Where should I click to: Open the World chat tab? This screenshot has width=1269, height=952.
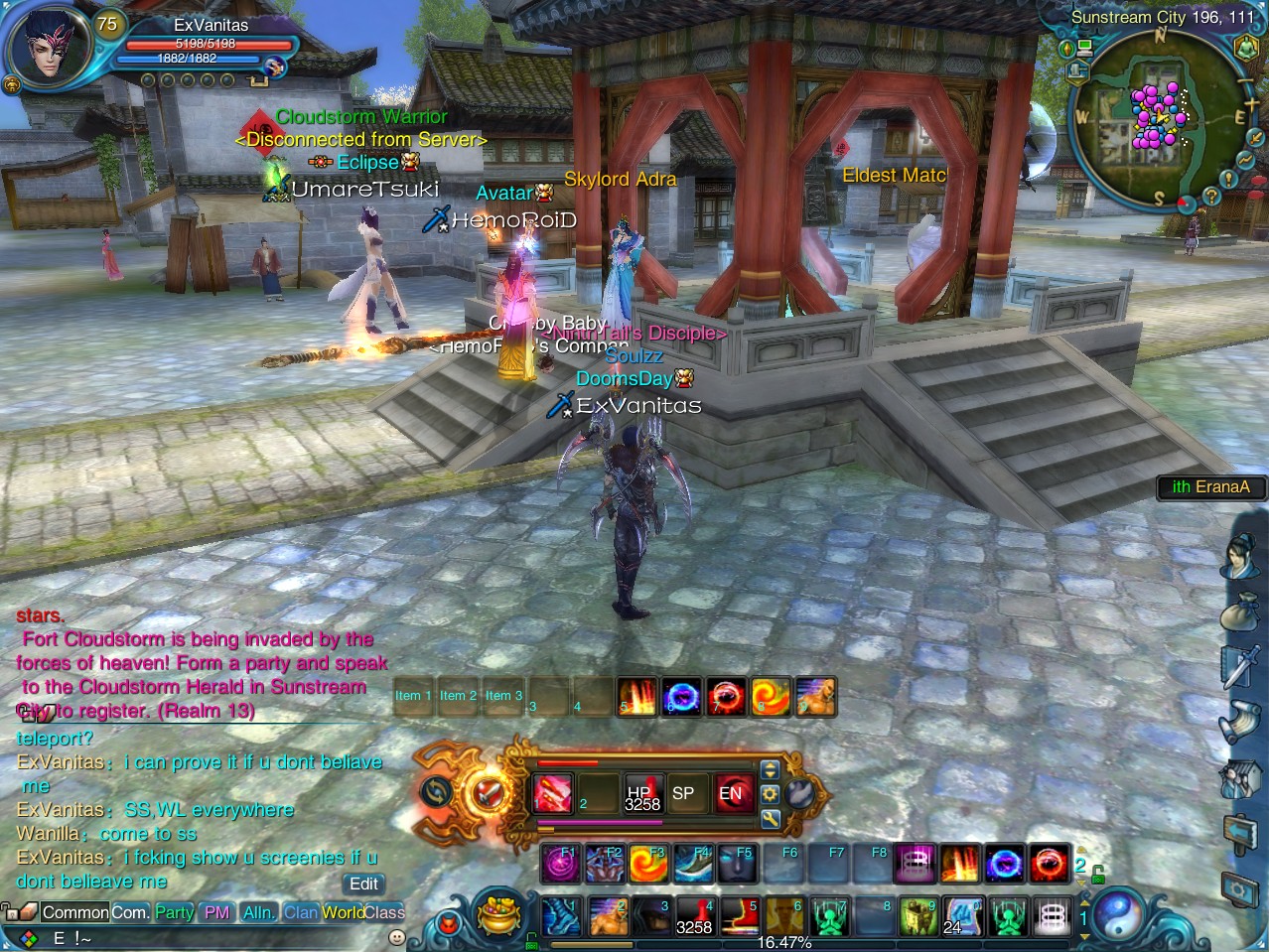tap(343, 912)
